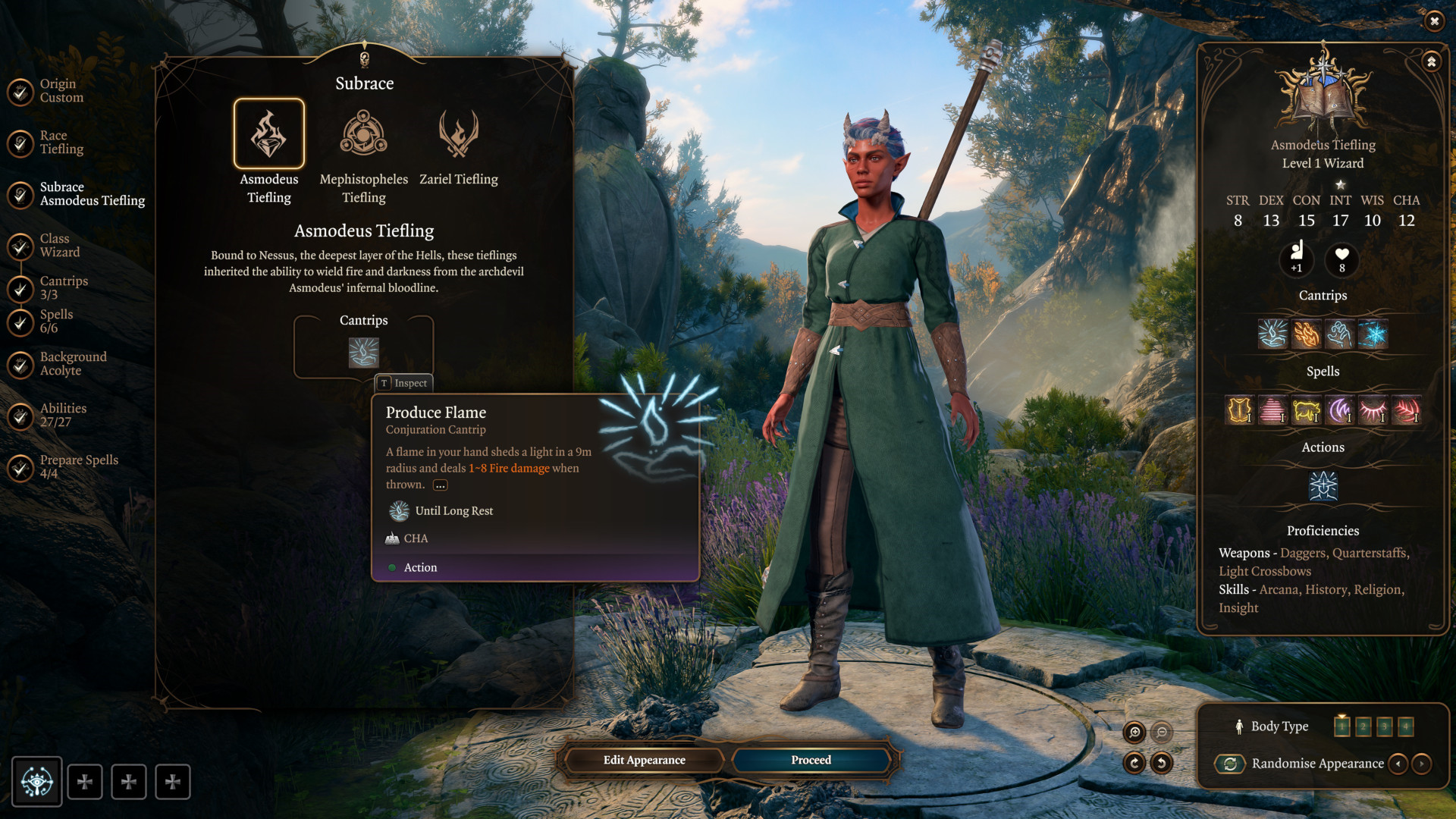Open the first spell icon under Spells

[1239, 410]
